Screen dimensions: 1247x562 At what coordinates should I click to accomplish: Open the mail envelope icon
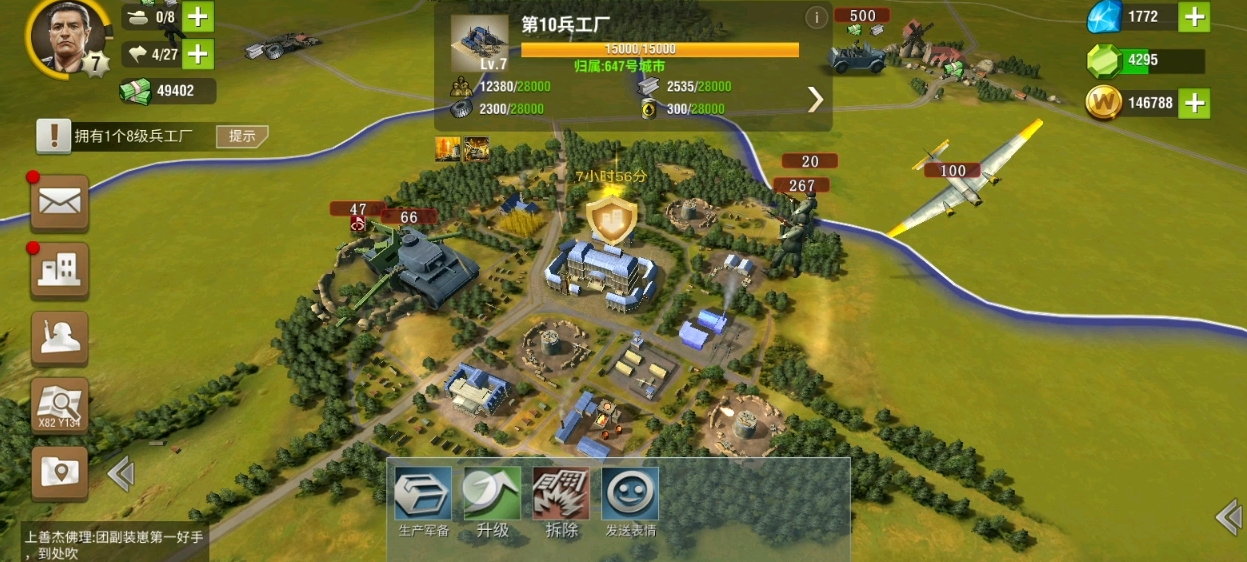point(60,202)
